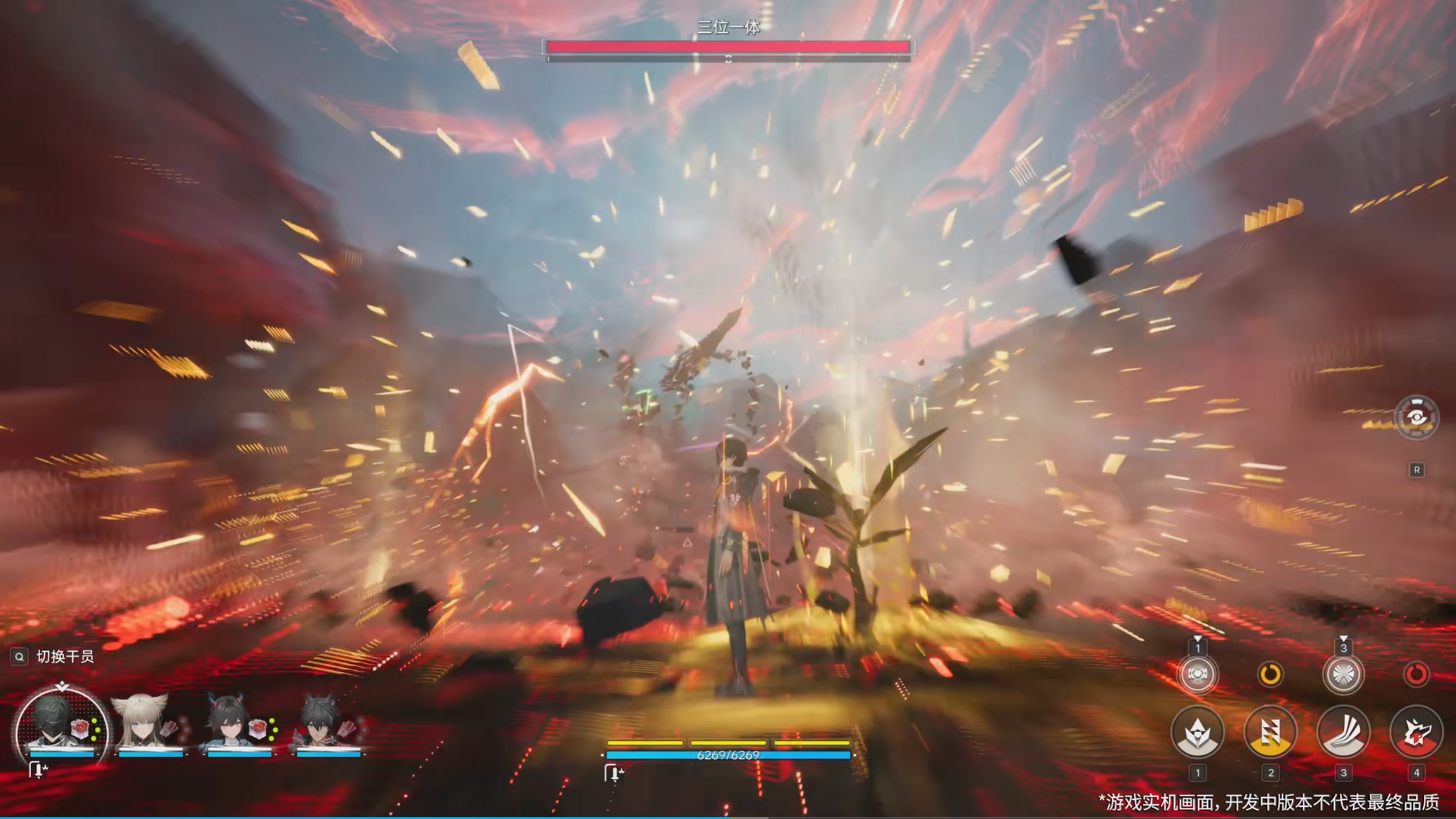Activate the white crown-shaped skill
Viewport: 1456px width, 819px height.
1197,733
